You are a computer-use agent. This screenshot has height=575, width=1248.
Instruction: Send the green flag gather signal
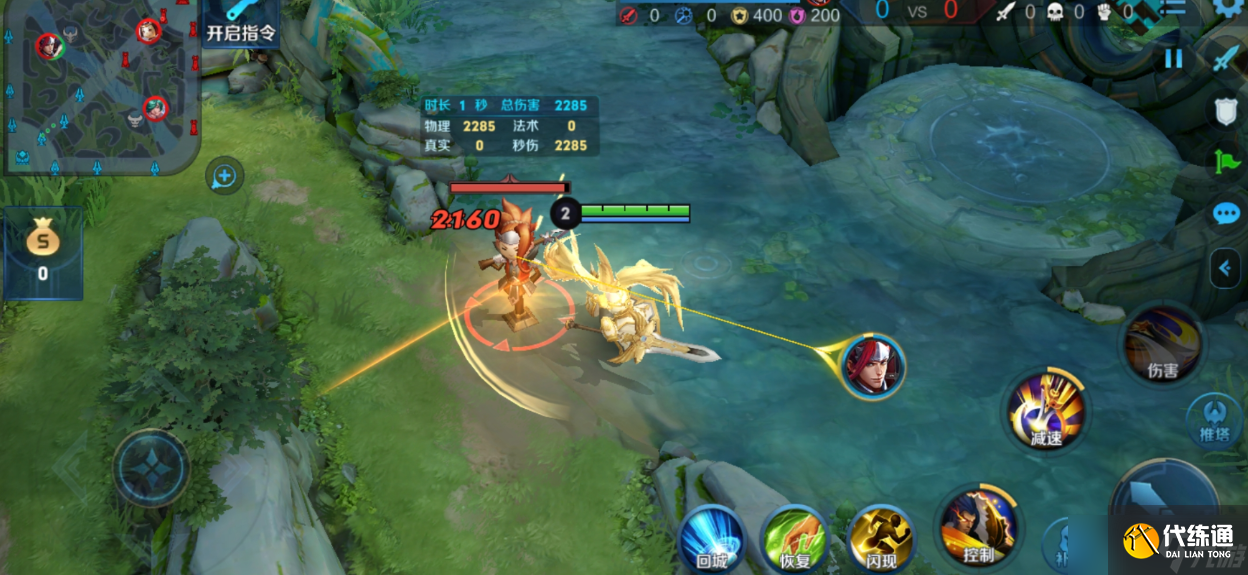tap(1226, 162)
